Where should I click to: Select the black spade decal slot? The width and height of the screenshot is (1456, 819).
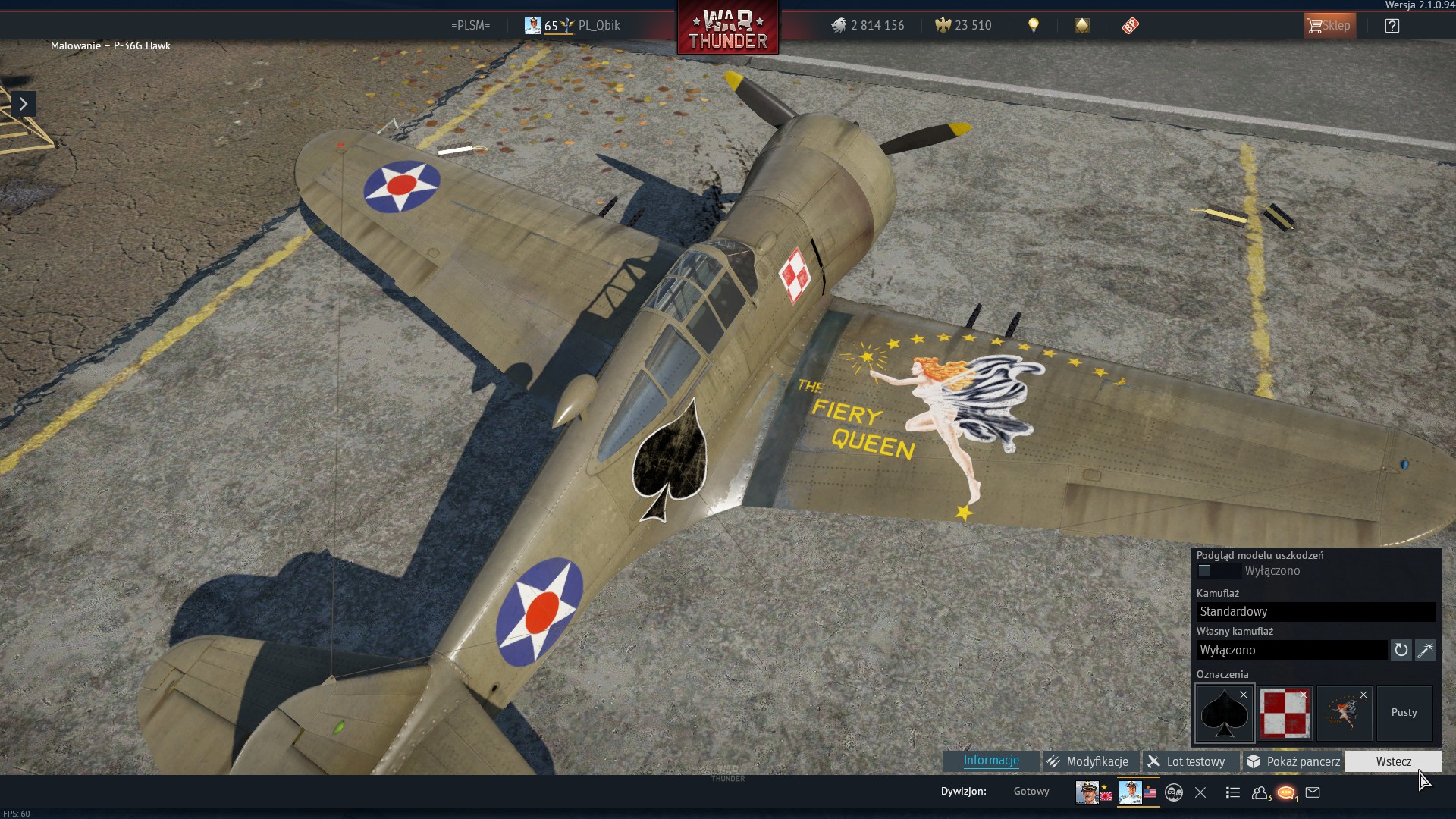pyautogui.click(x=1225, y=713)
